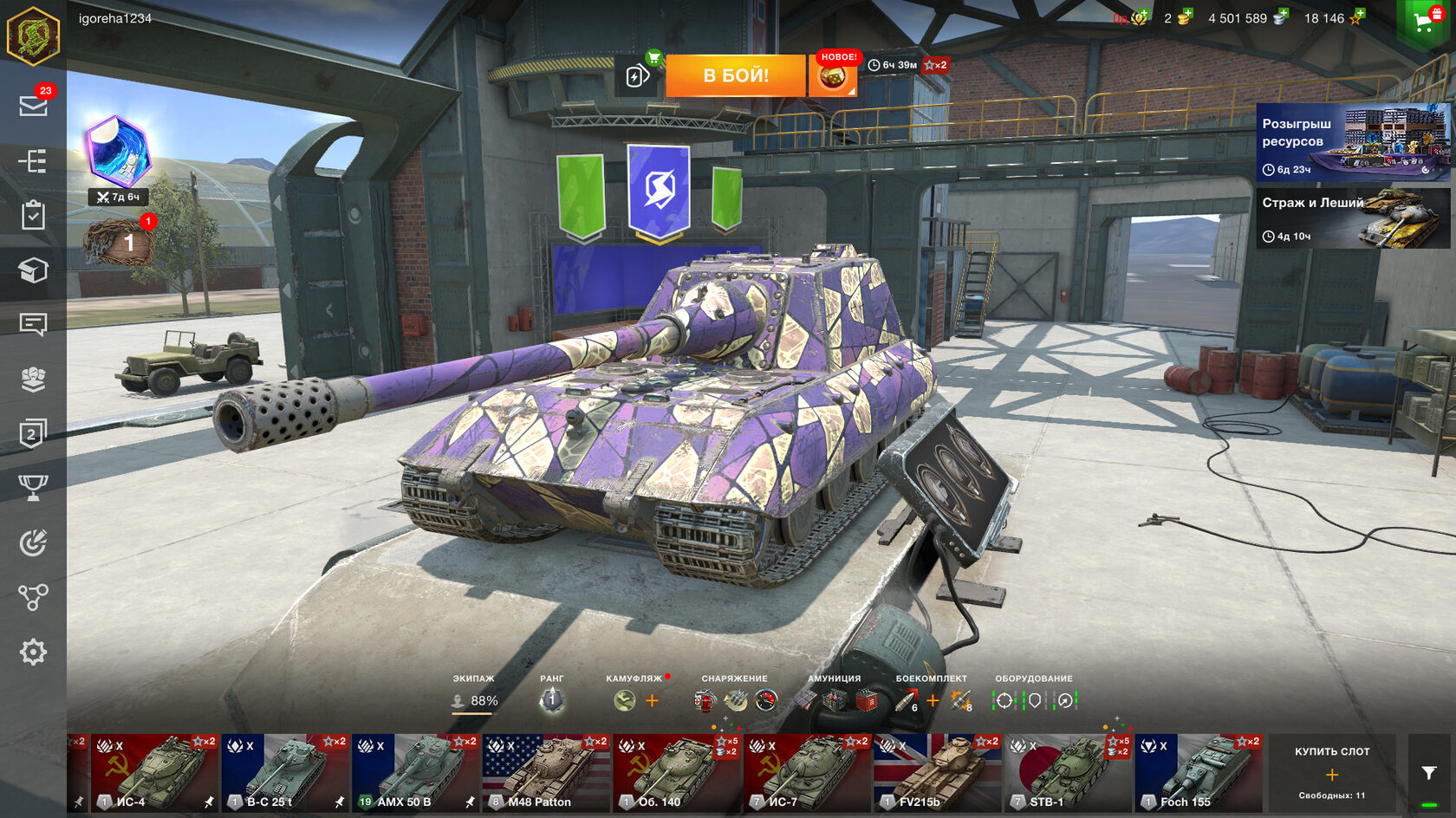Open the crew panel showing 88%
Screen dimensions: 1456x818
tap(474, 699)
